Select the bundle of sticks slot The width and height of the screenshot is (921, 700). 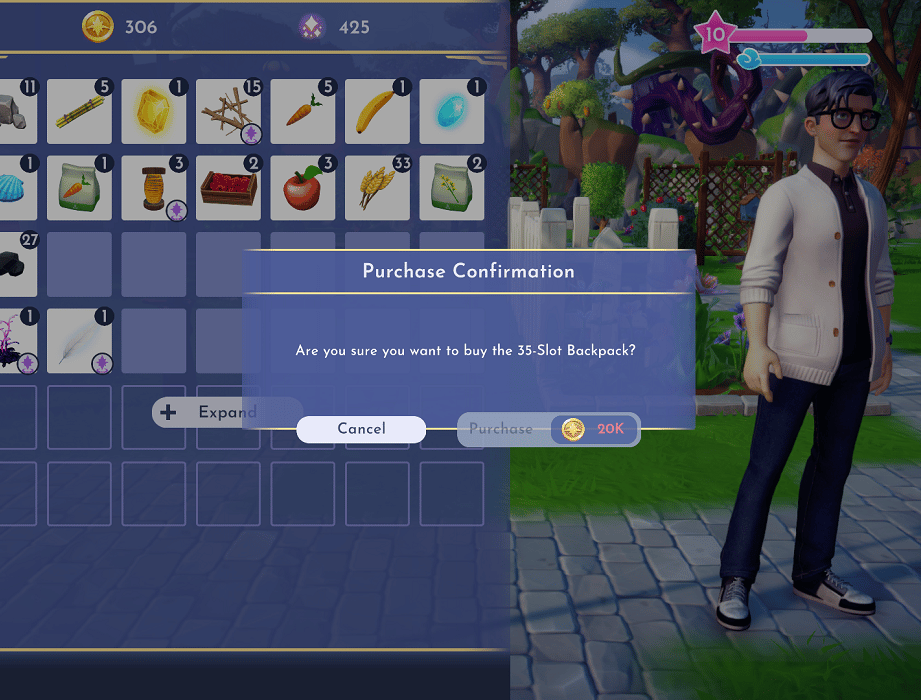(x=228, y=111)
